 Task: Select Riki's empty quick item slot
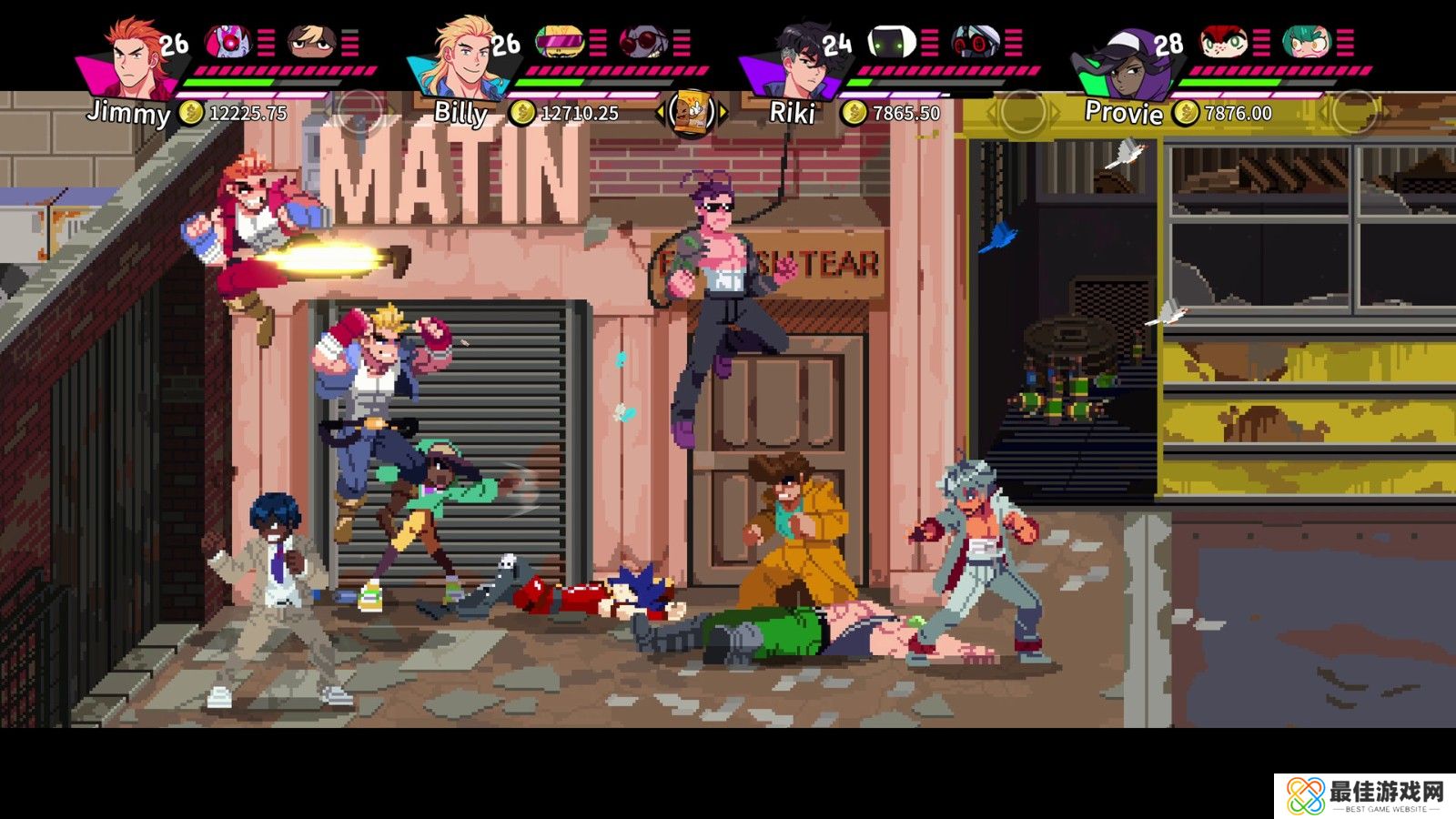[1021, 113]
